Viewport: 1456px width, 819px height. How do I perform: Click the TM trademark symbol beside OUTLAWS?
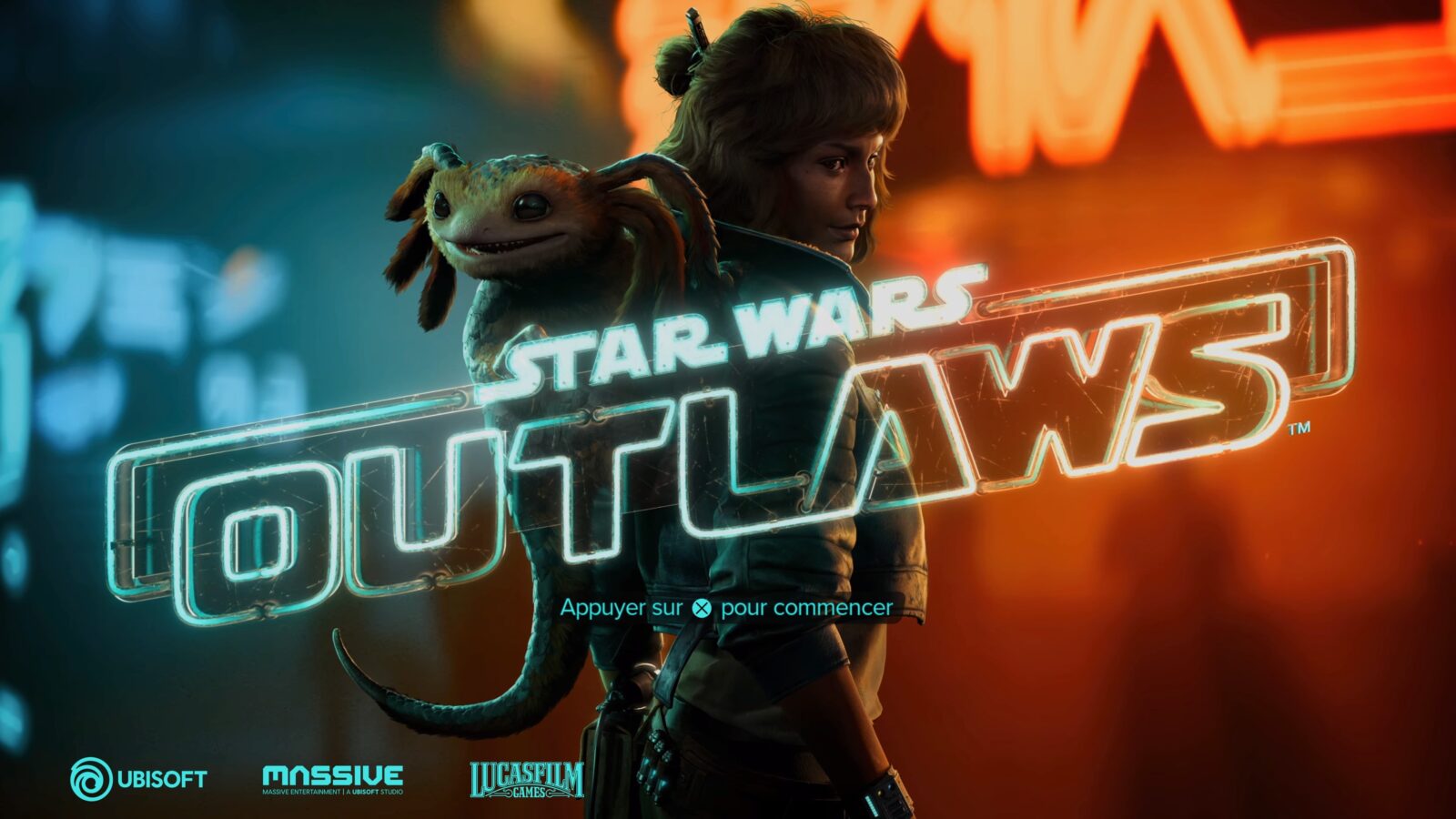1301,430
